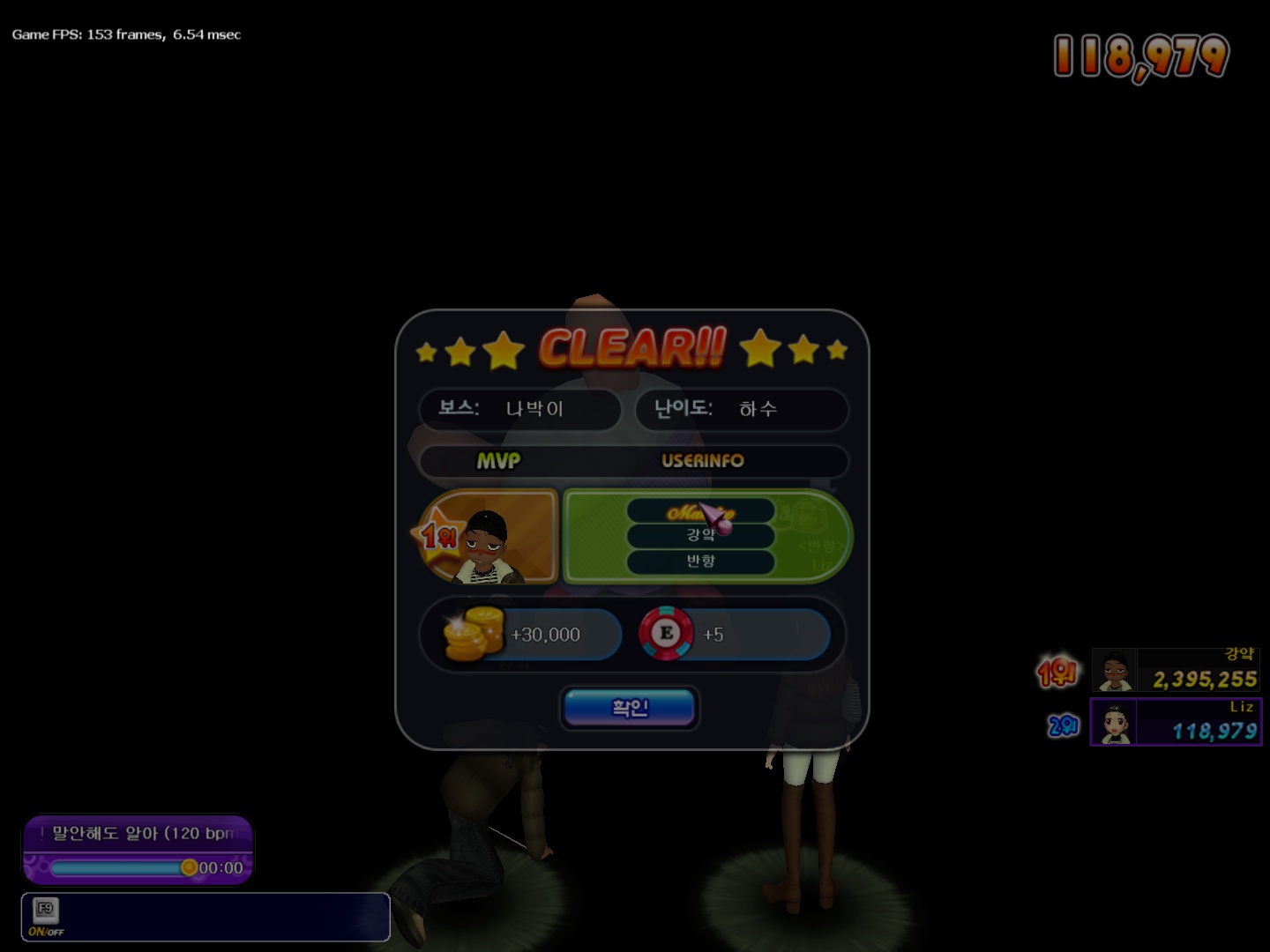Click the song progress bar knob
The image size is (1270, 952).
point(189,867)
